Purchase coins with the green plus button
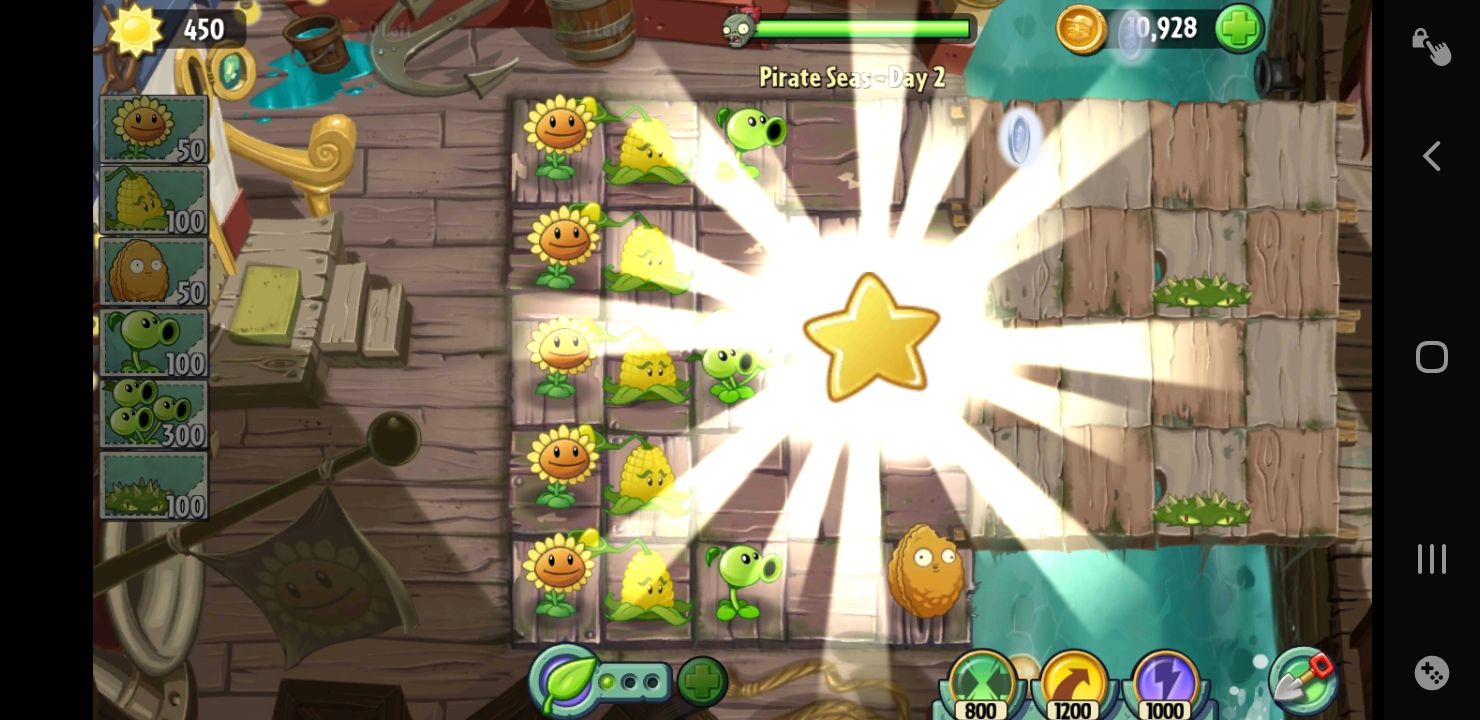 coord(1238,28)
